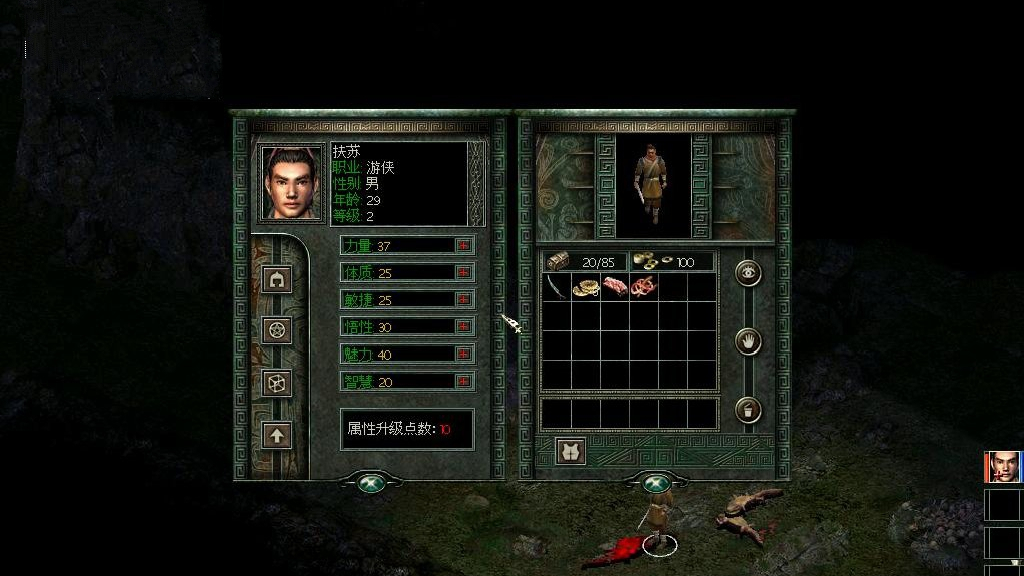This screenshot has width=1024, height=576.
Task: Open the armor equipment view button
Action: [x=570, y=451]
